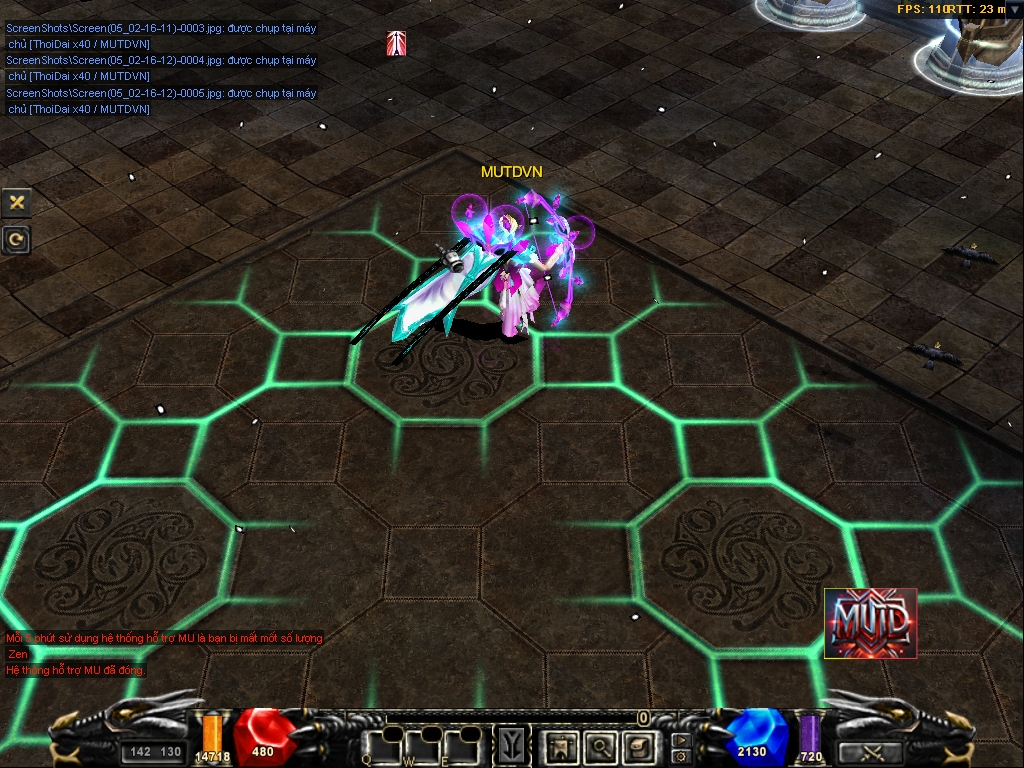
Task: Click the circular arrow refresh button
Action: click(x=16, y=239)
